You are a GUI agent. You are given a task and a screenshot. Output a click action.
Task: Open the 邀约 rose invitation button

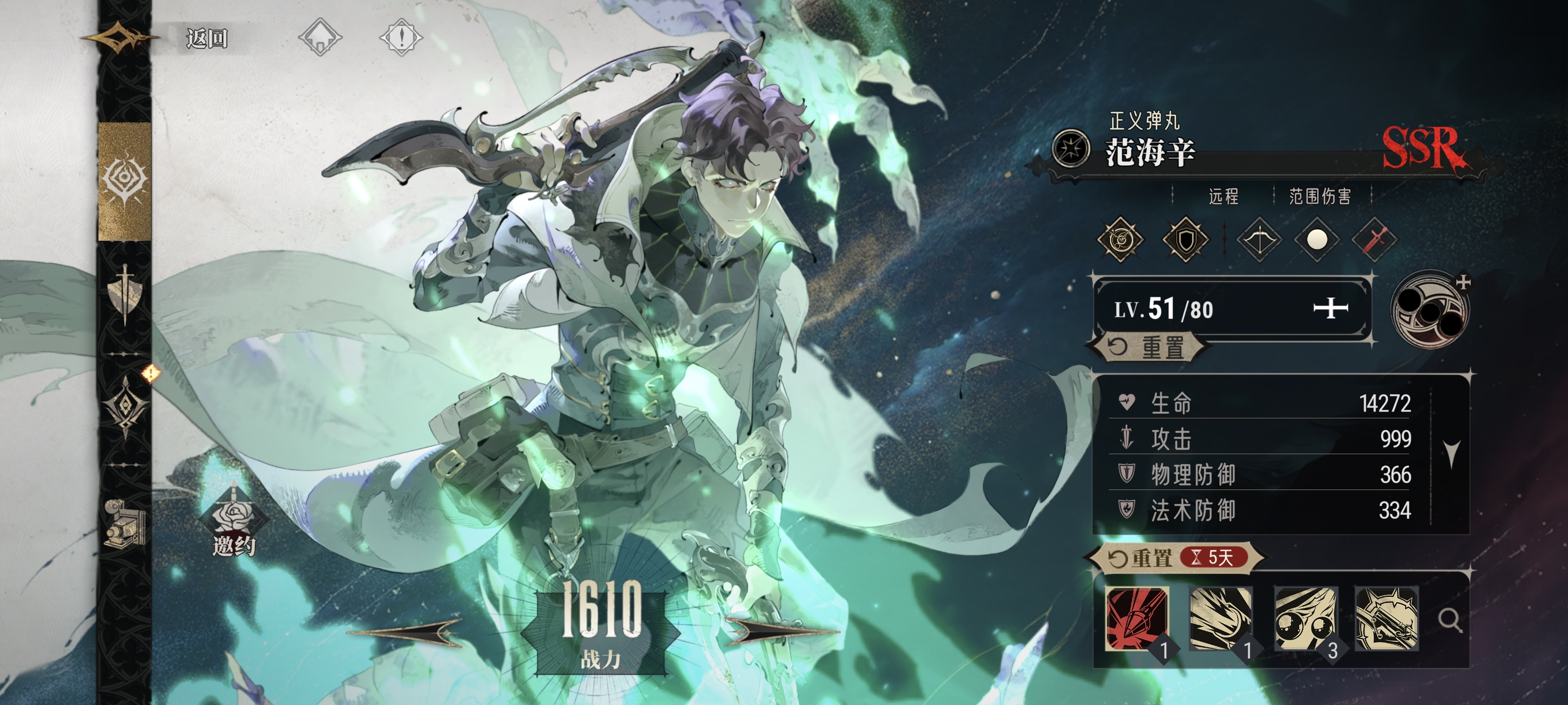234,523
